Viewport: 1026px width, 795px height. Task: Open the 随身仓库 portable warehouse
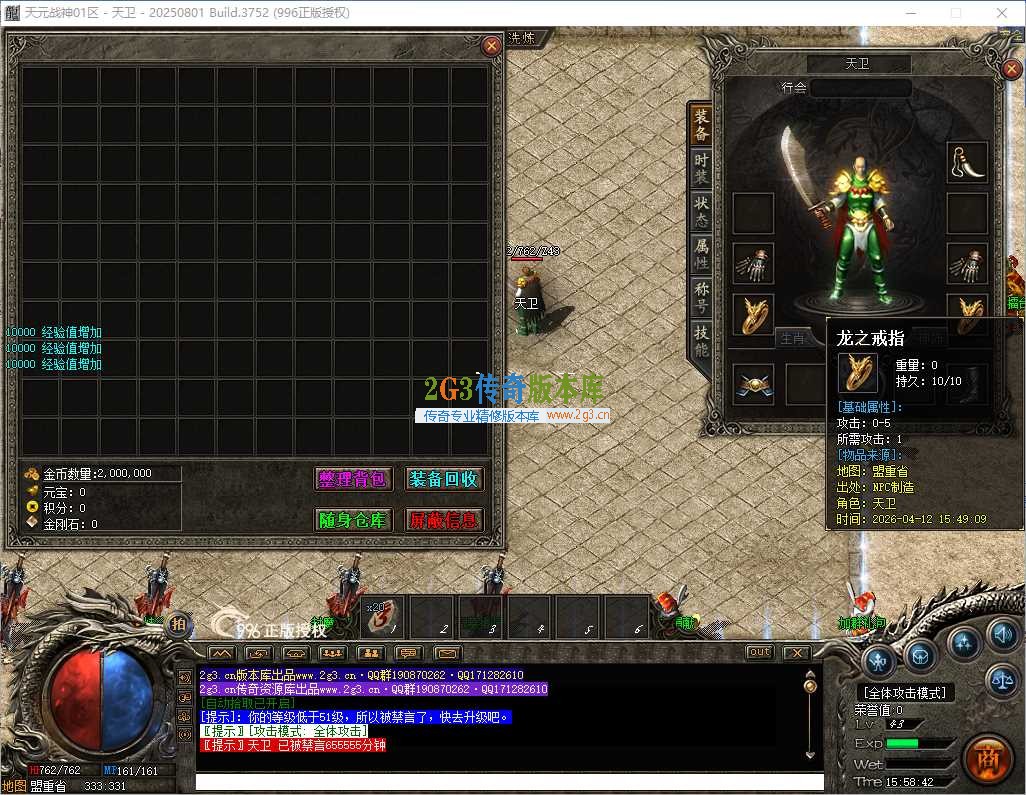(x=352, y=520)
